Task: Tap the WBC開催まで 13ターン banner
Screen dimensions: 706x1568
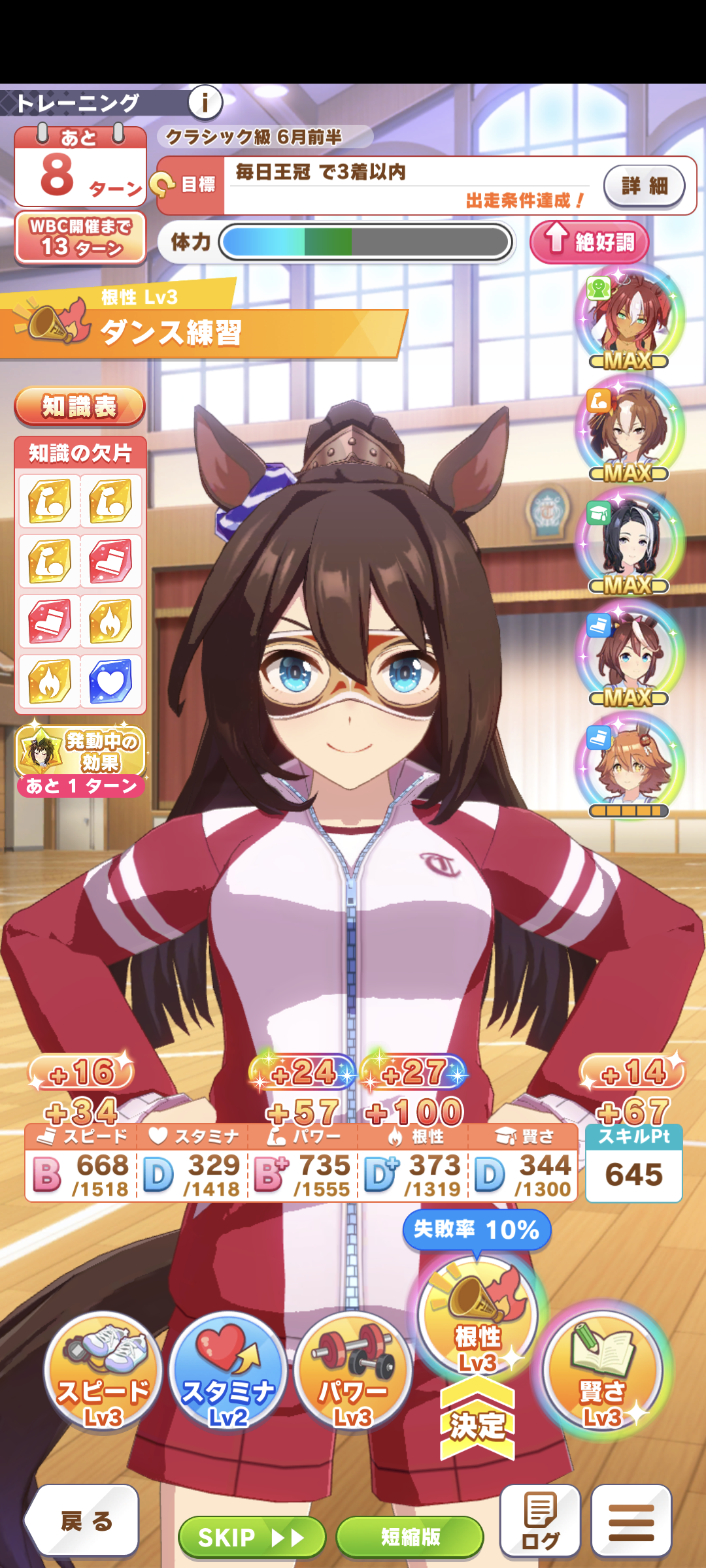Action: [80, 238]
